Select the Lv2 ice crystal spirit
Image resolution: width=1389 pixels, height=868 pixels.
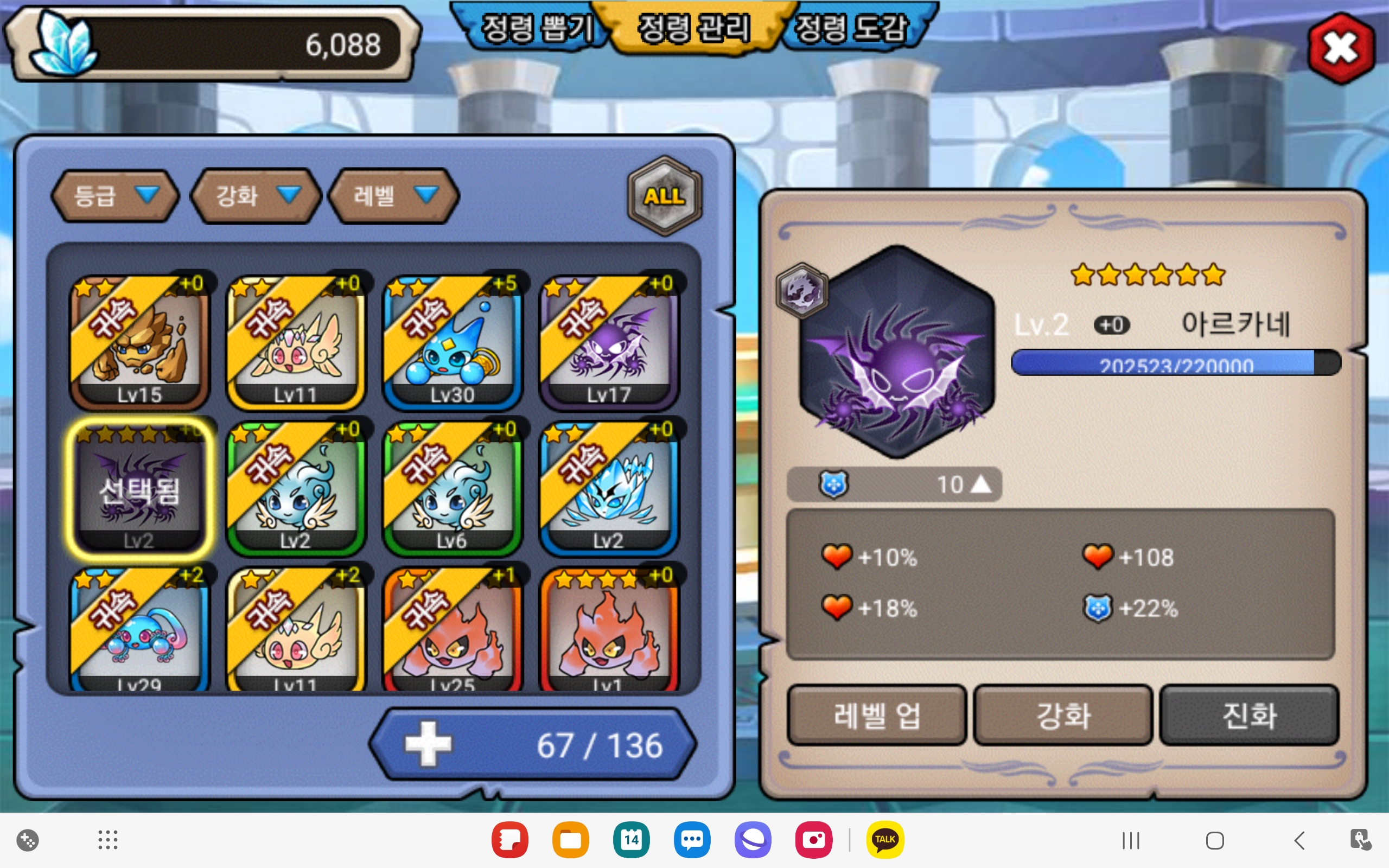click(x=609, y=488)
